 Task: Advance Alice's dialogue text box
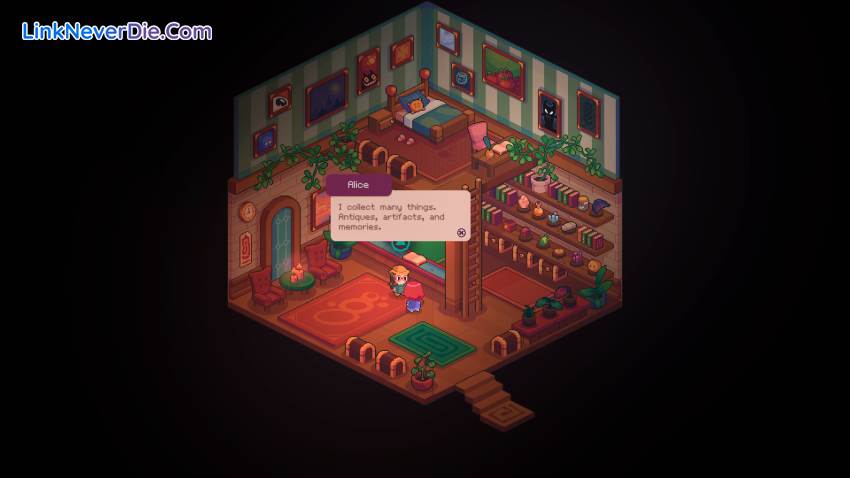pos(461,232)
